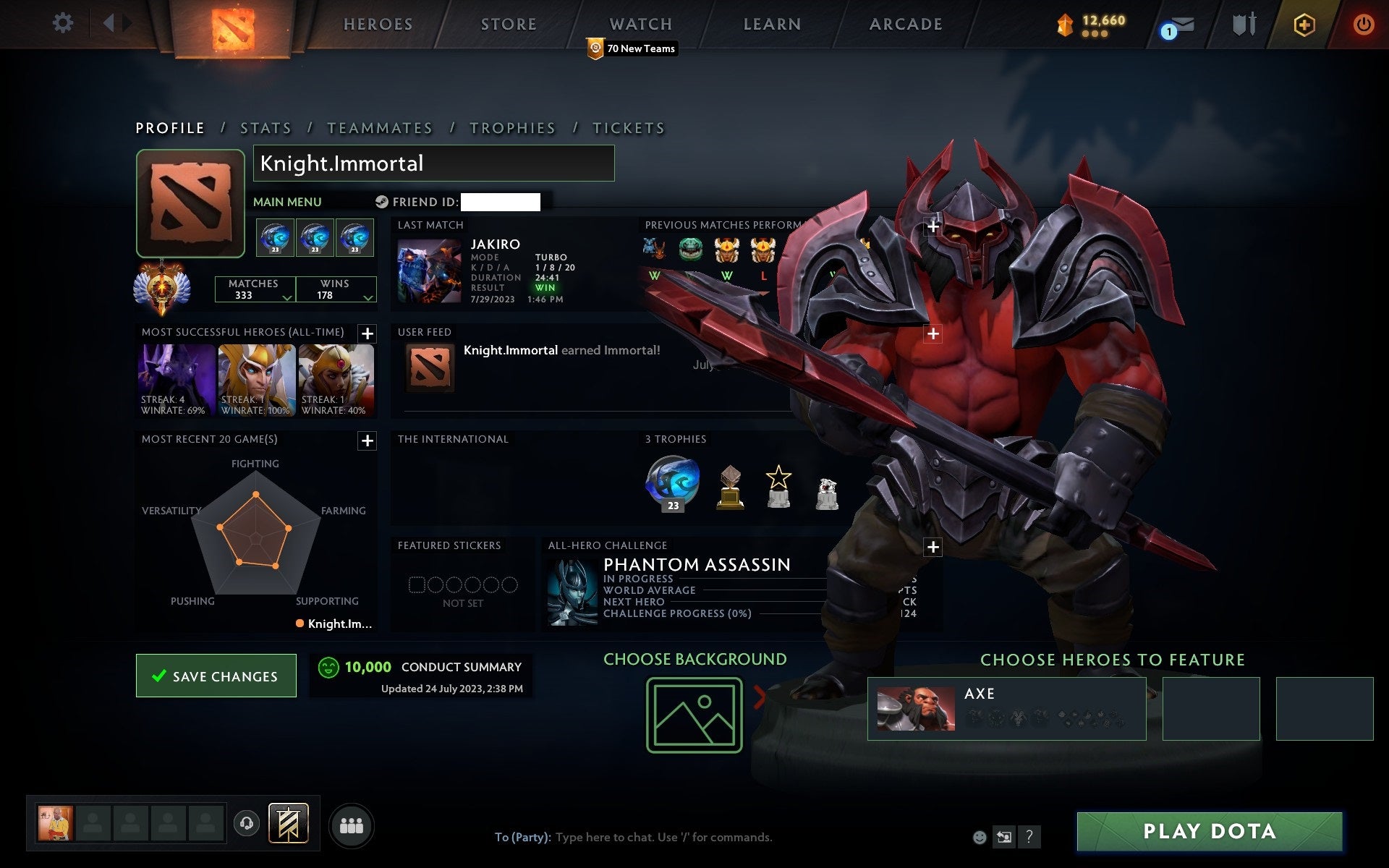Click the help question mark icon

click(1028, 838)
